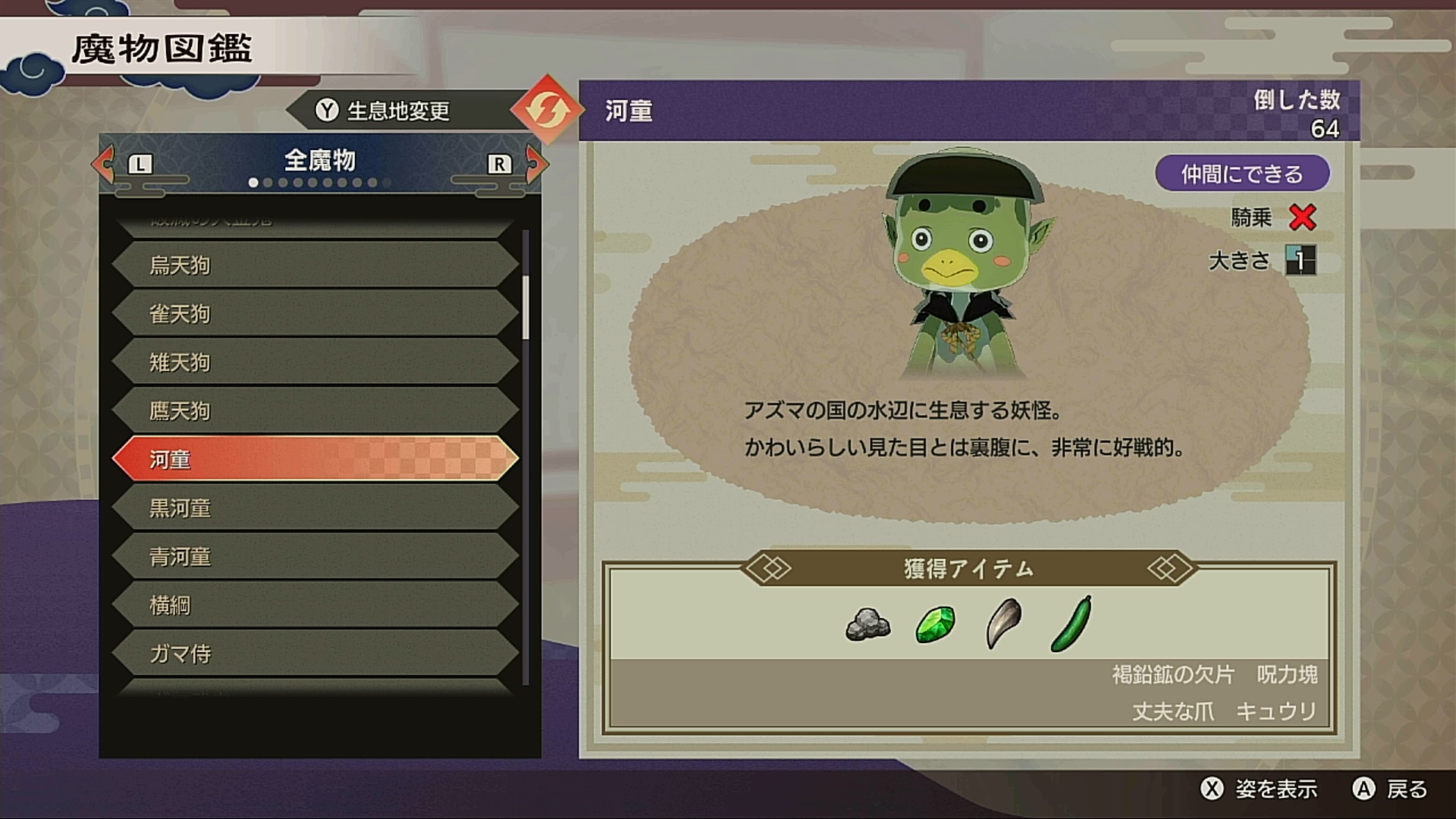Select 烏天狗 in the monster list
Screen dimensions: 1456x819
315,265
